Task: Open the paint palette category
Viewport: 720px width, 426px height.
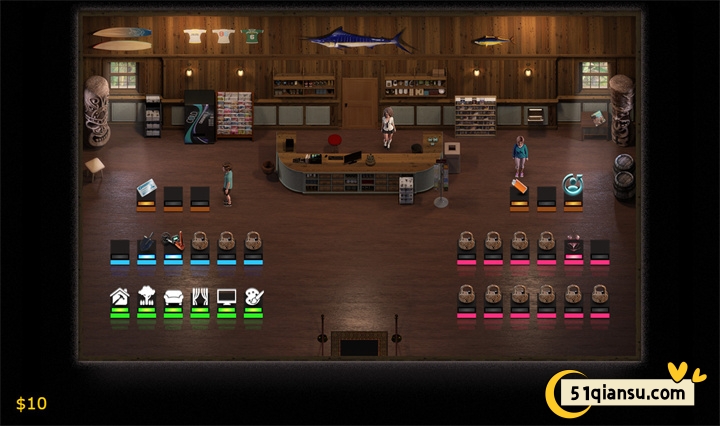Action: click(x=254, y=297)
